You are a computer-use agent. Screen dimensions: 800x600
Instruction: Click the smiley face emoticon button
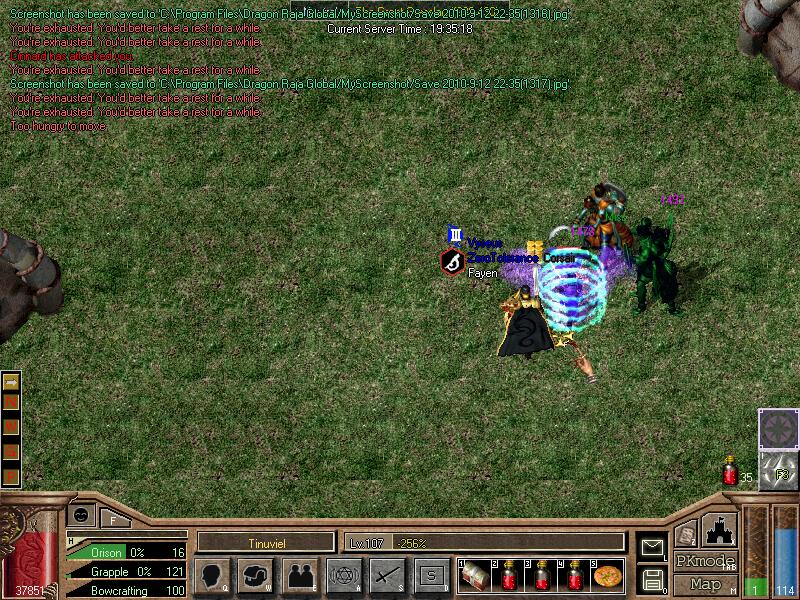click(81, 514)
